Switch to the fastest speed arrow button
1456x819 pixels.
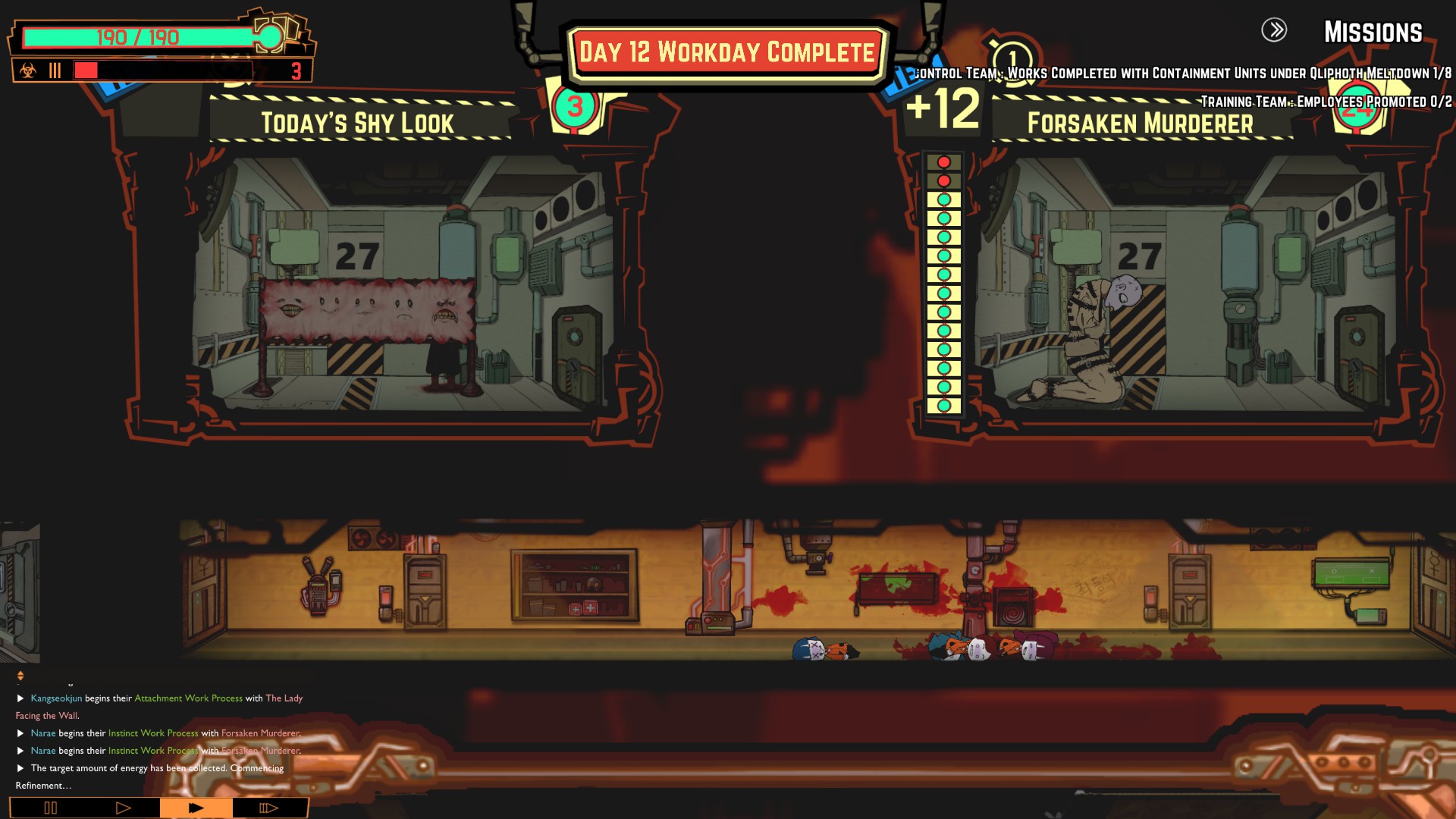point(268,808)
